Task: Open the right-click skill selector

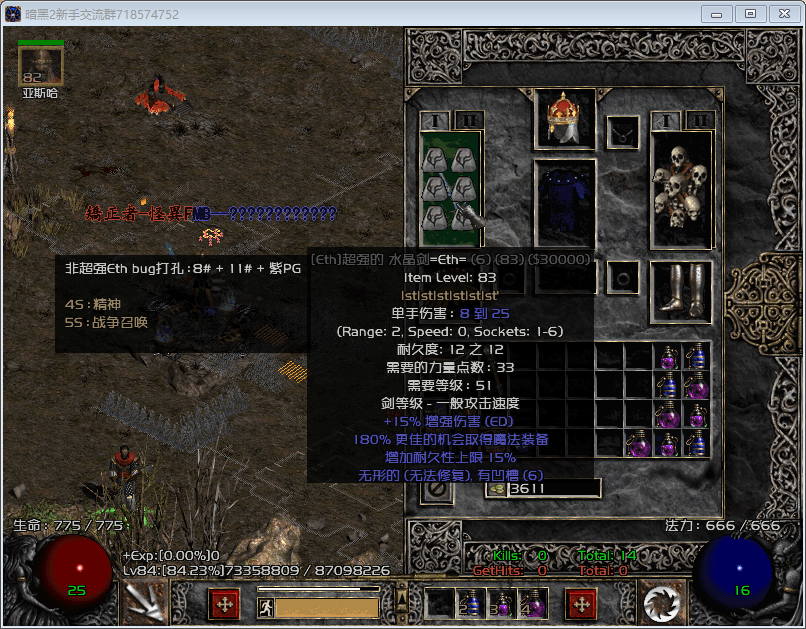Action: 661,603
